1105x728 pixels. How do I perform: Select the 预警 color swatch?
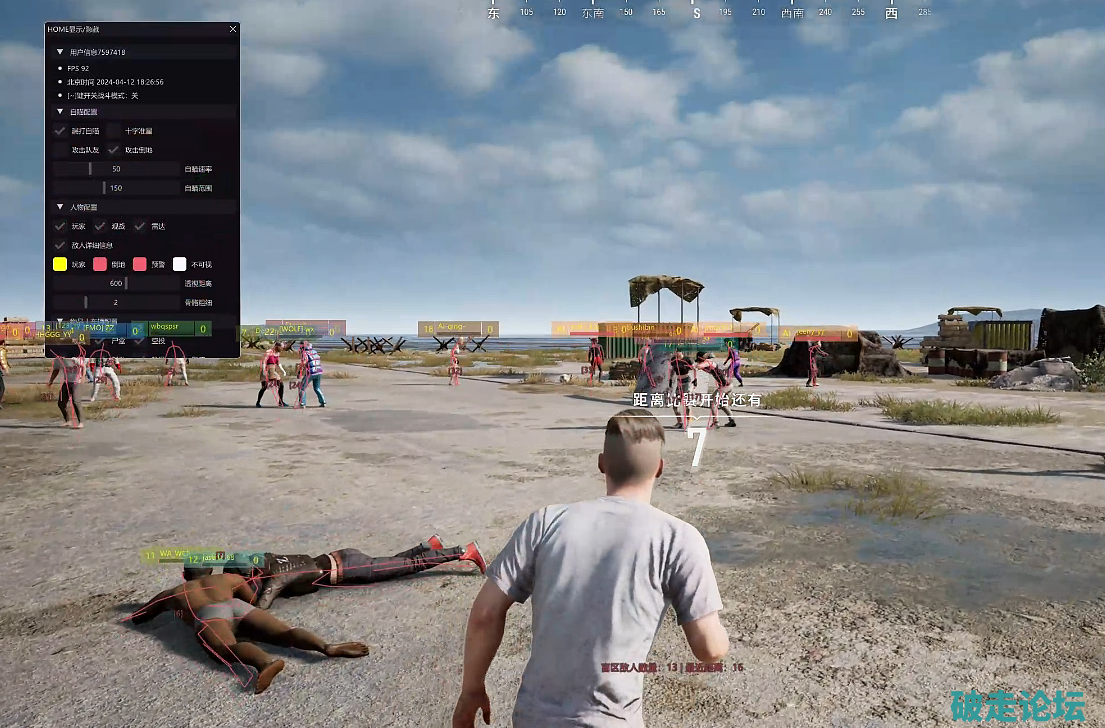coord(140,264)
